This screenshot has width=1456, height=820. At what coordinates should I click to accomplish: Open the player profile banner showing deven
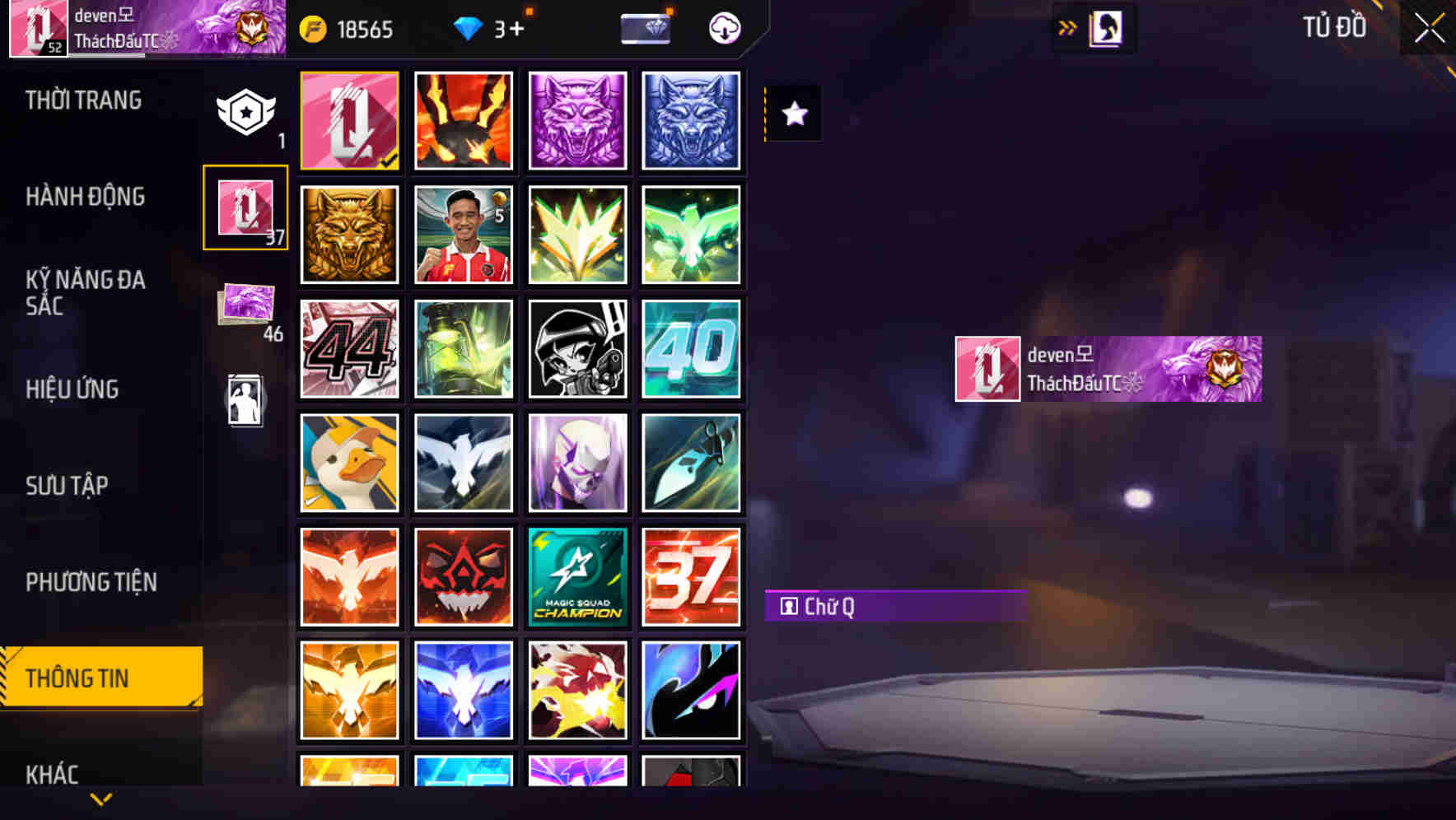[1106, 368]
